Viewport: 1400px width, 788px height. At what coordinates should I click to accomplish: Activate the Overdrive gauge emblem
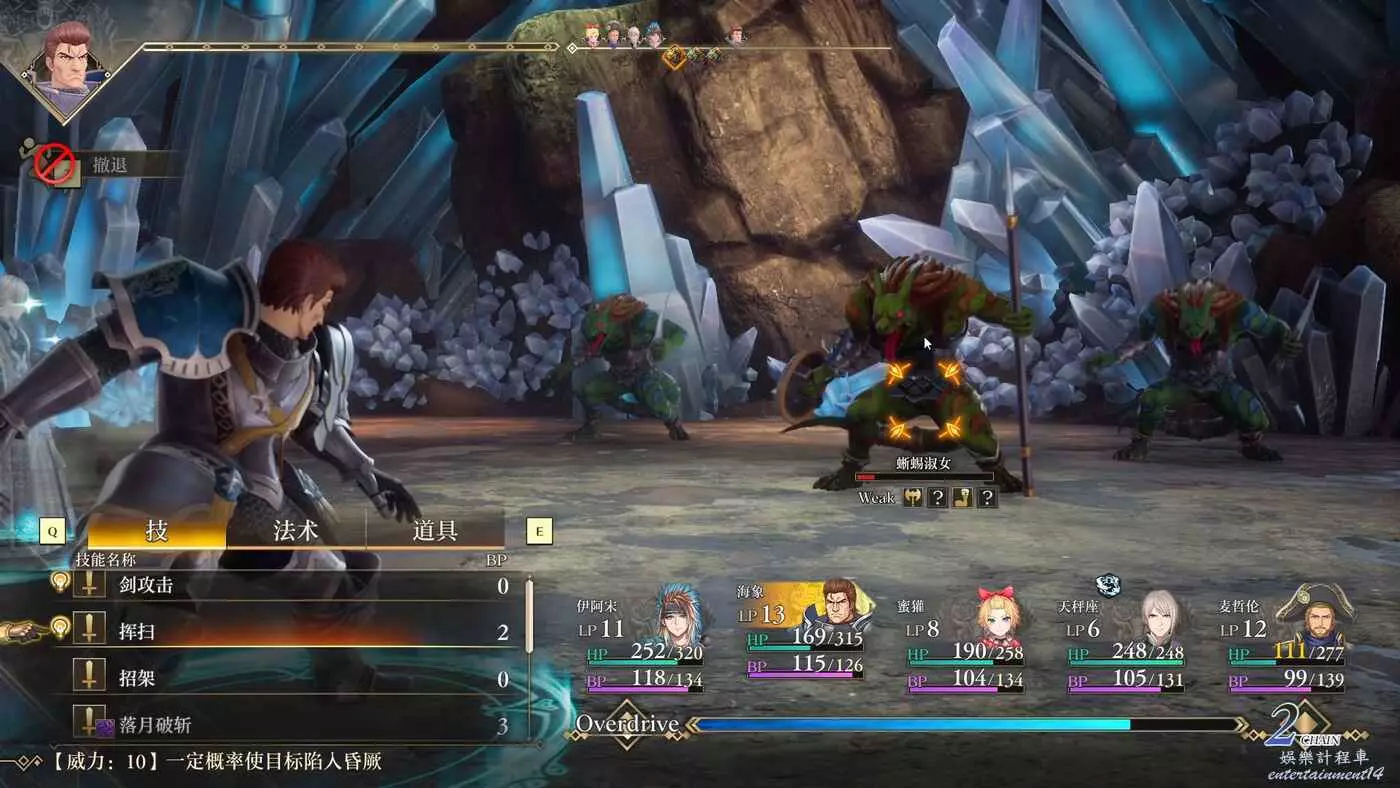pyautogui.click(x=626, y=725)
